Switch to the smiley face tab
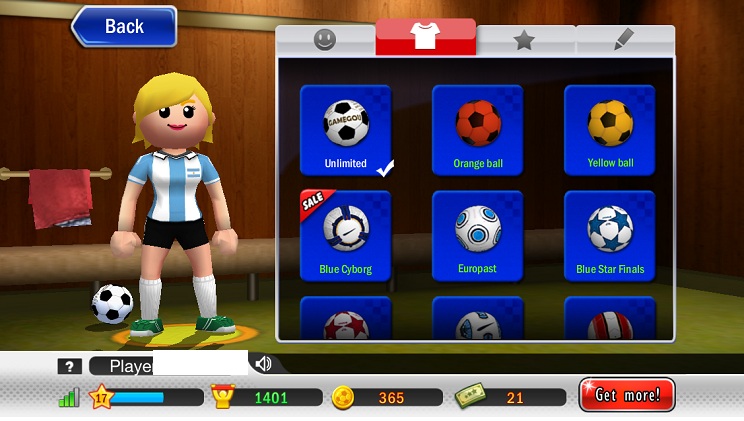 pos(325,40)
